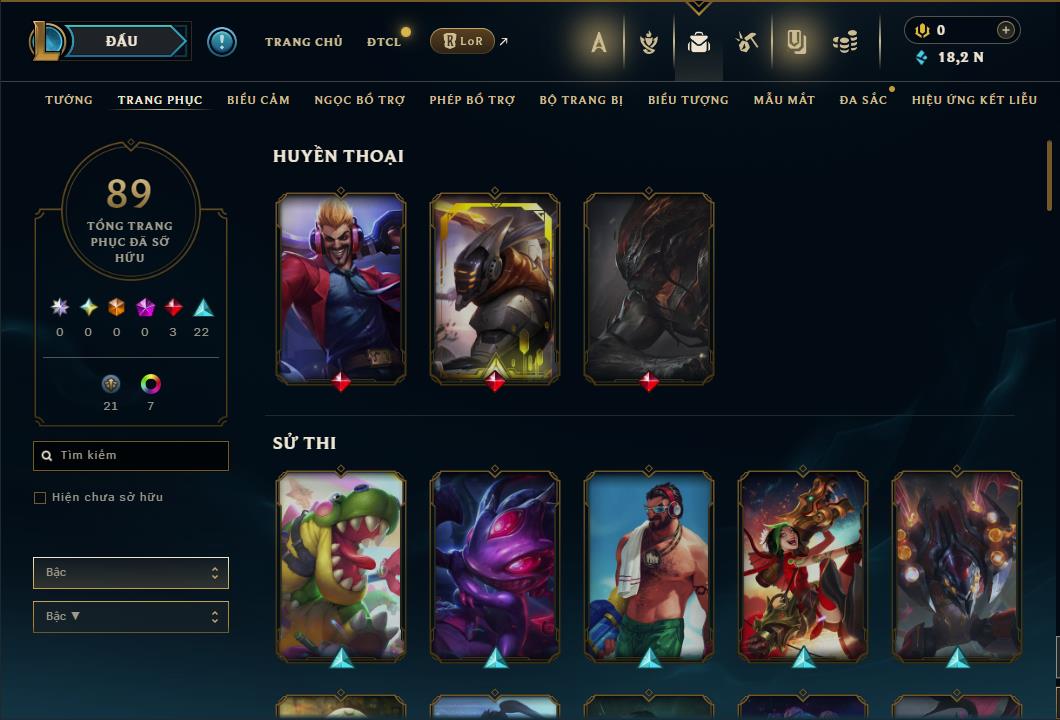Select the Draven headphones legendary skin
Viewport: 1060px width, 720px height.
(x=341, y=287)
